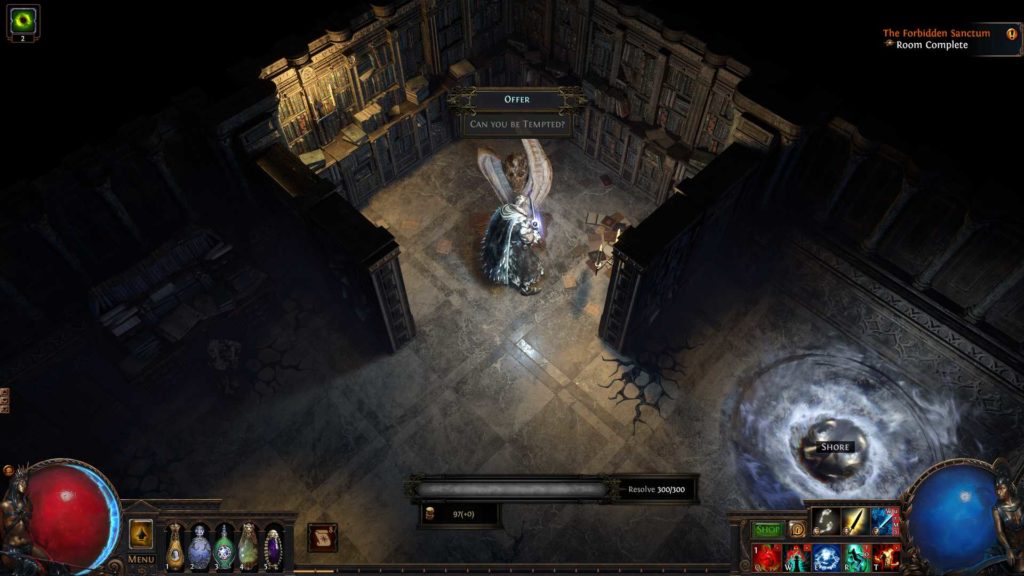Image resolution: width=1024 pixels, height=576 pixels.
Task: Select the golden sword attack skill
Action: point(855,521)
